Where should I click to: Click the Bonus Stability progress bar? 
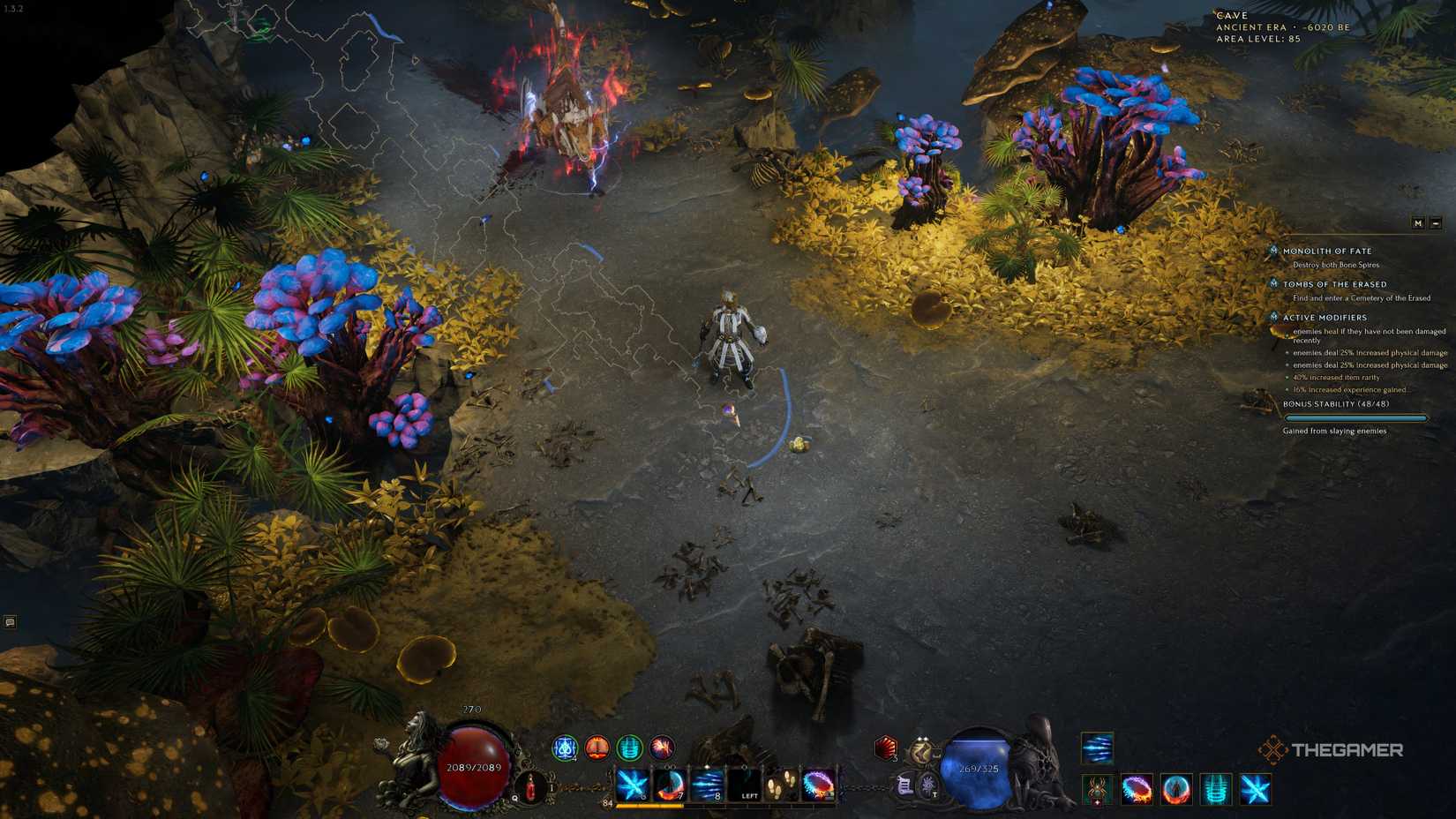1356,417
